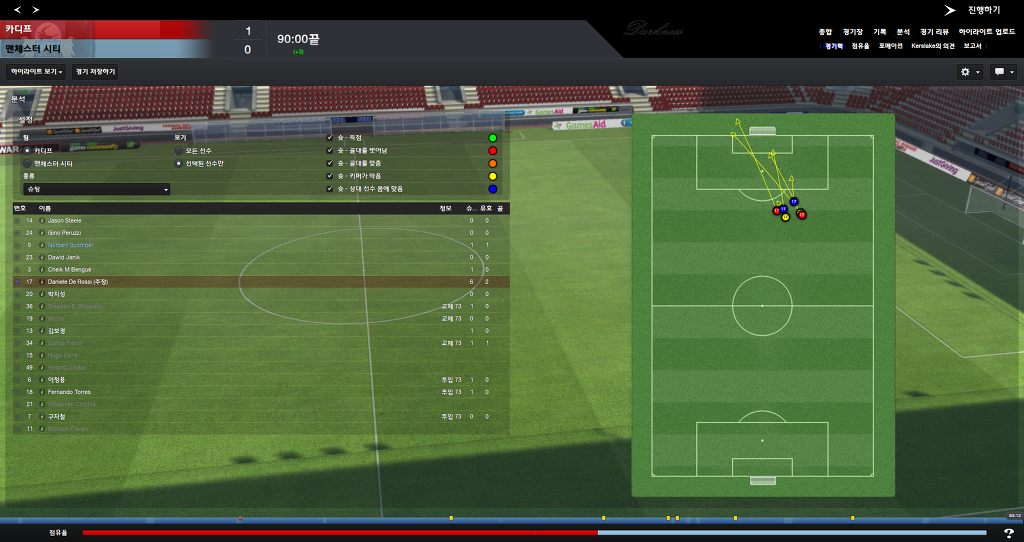Viewport: 1024px width, 542px height.
Task: Open the gear settings dropdown
Action: (x=969, y=72)
